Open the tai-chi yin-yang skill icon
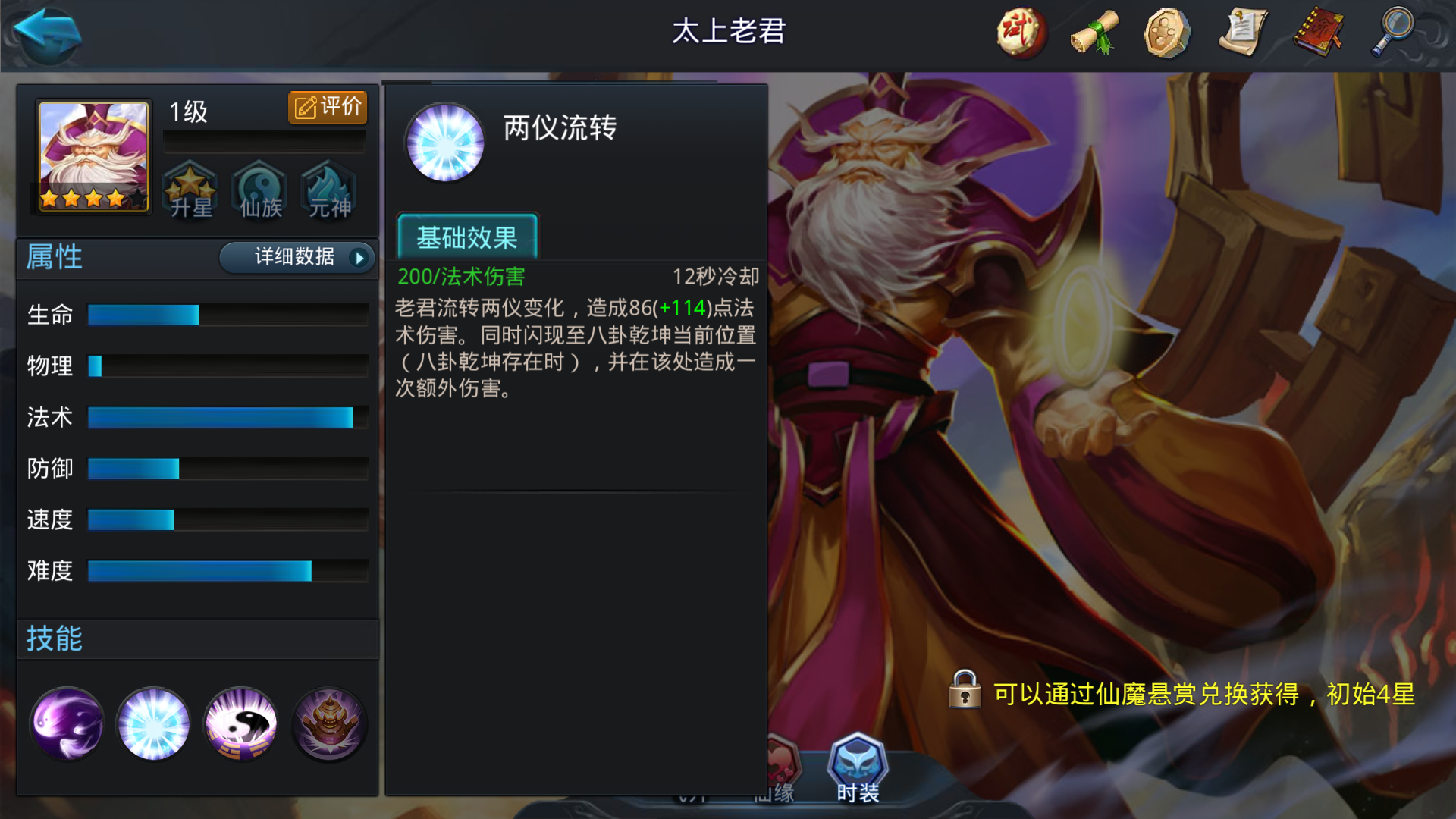 coord(240,723)
